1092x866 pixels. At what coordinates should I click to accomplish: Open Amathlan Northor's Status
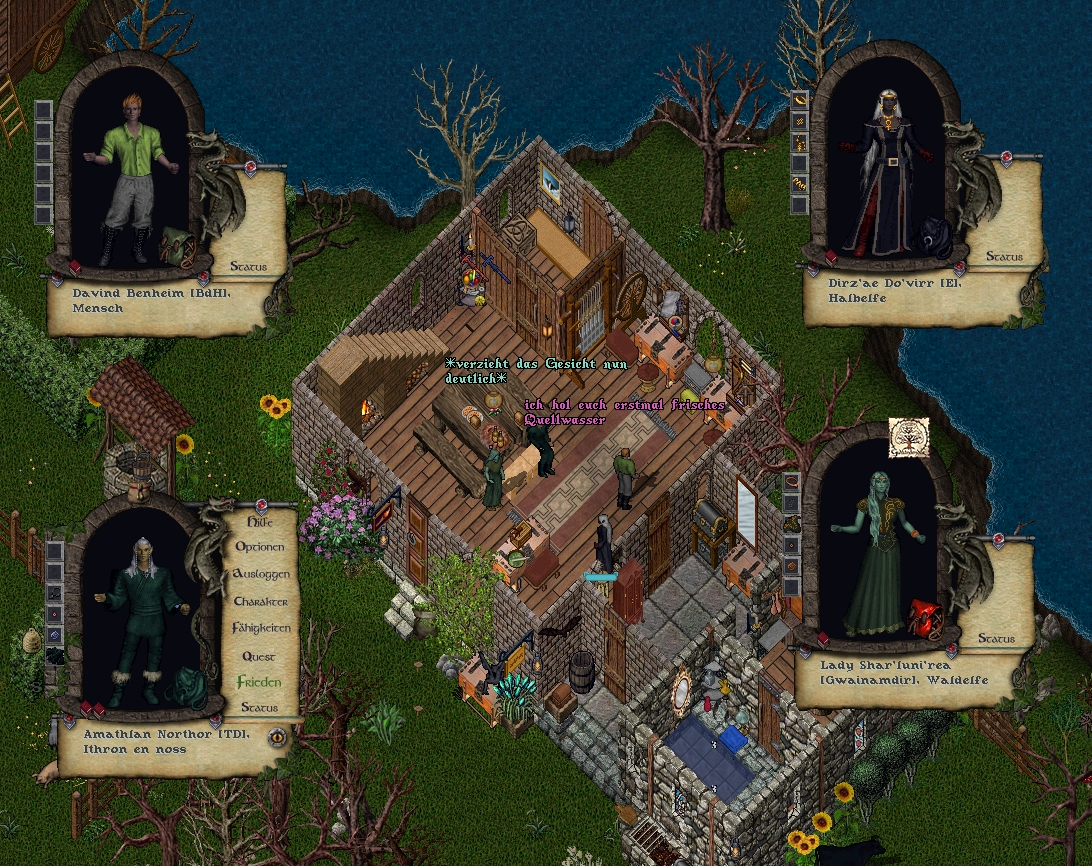pyautogui.click(x=259, y=707)
